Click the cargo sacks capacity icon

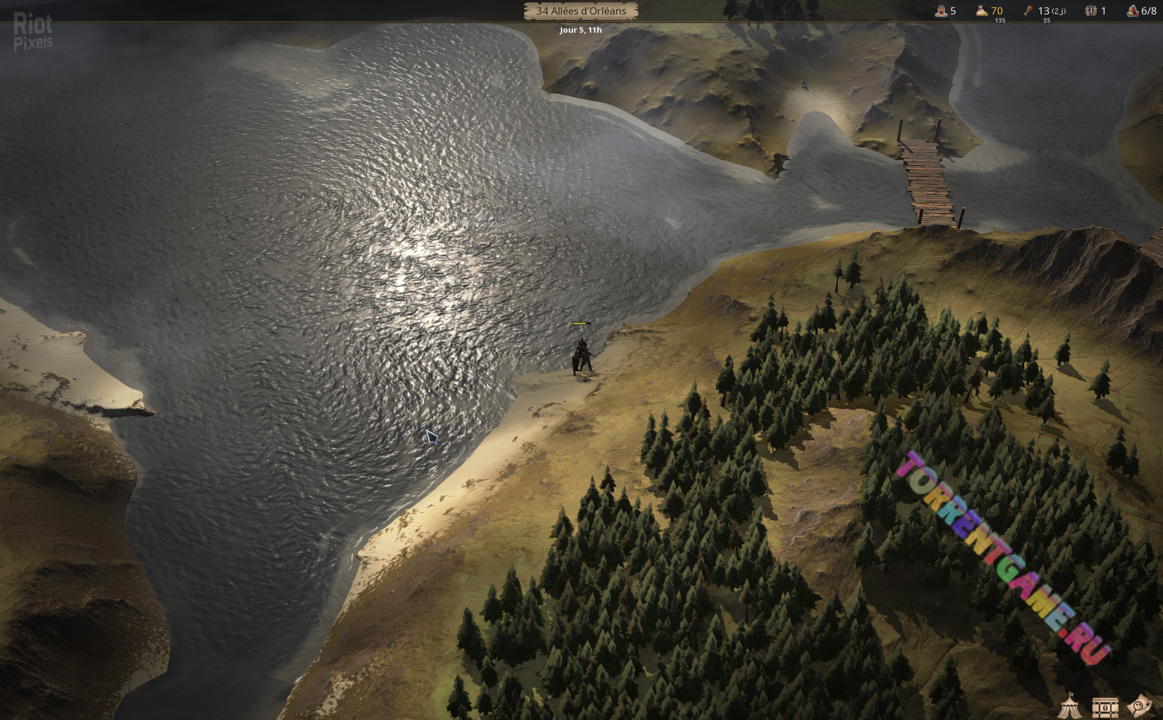point(1132,11)
